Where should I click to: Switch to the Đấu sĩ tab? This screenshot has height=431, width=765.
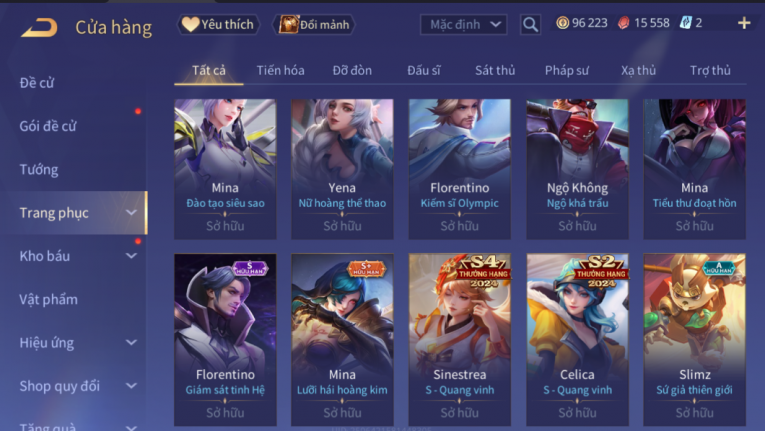coord(424,70)
